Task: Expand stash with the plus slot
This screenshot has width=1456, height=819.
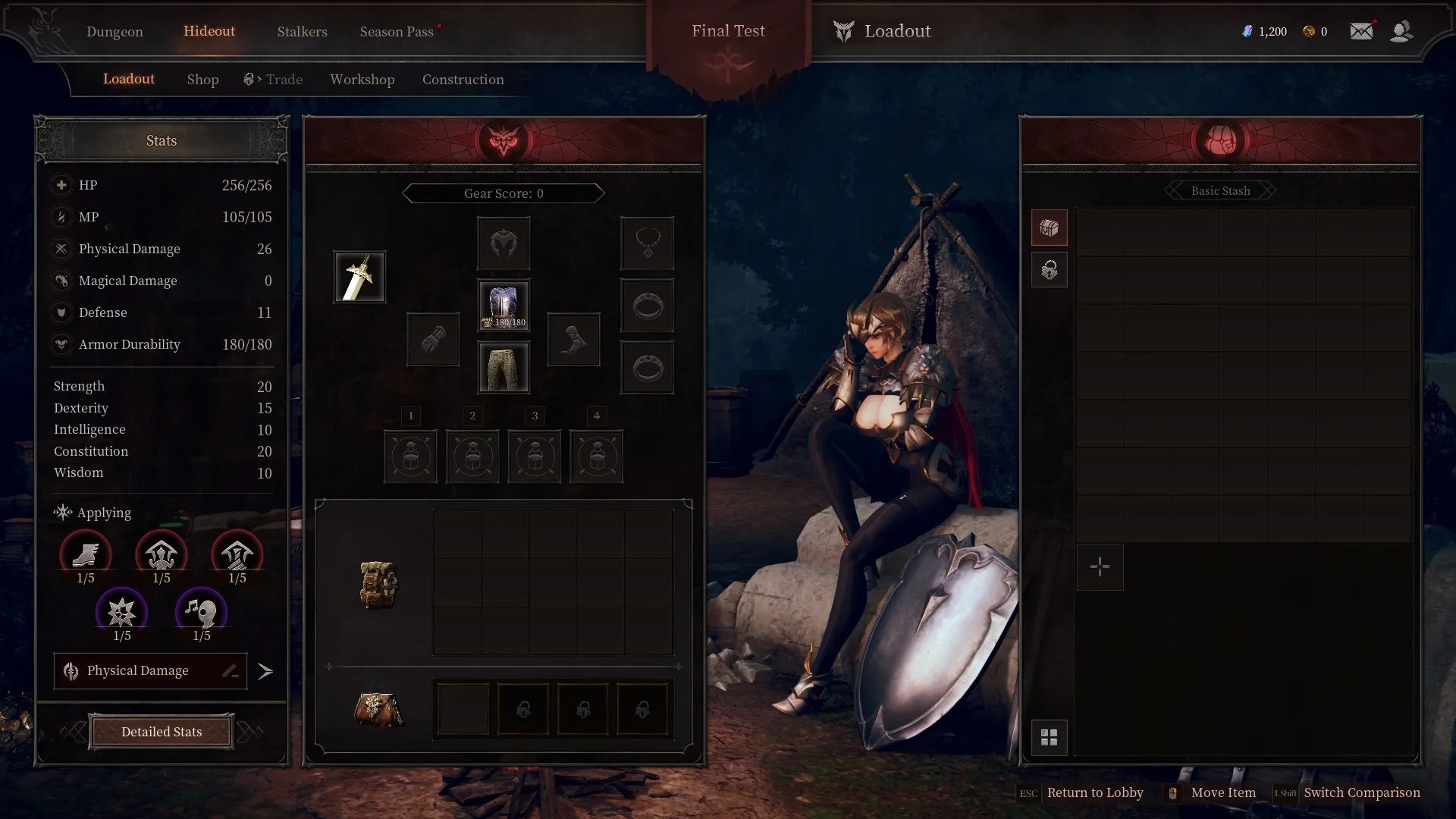Action: pyautogui.click(x=1100, y=566)
